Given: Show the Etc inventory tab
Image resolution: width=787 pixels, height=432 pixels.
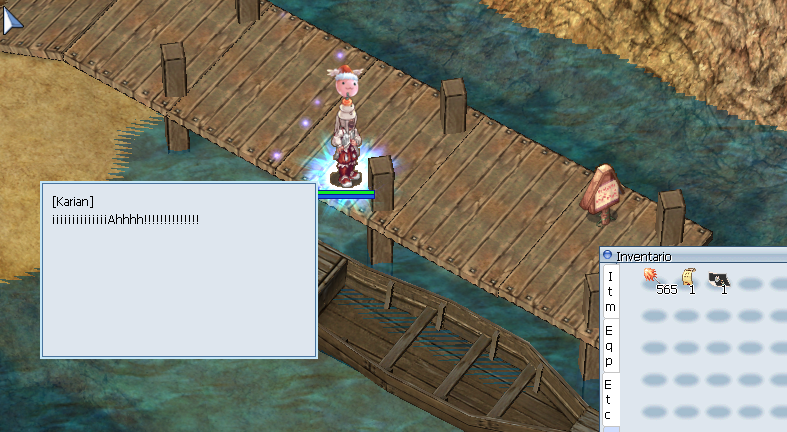Looking at the screenshot, I should (610, 399).
